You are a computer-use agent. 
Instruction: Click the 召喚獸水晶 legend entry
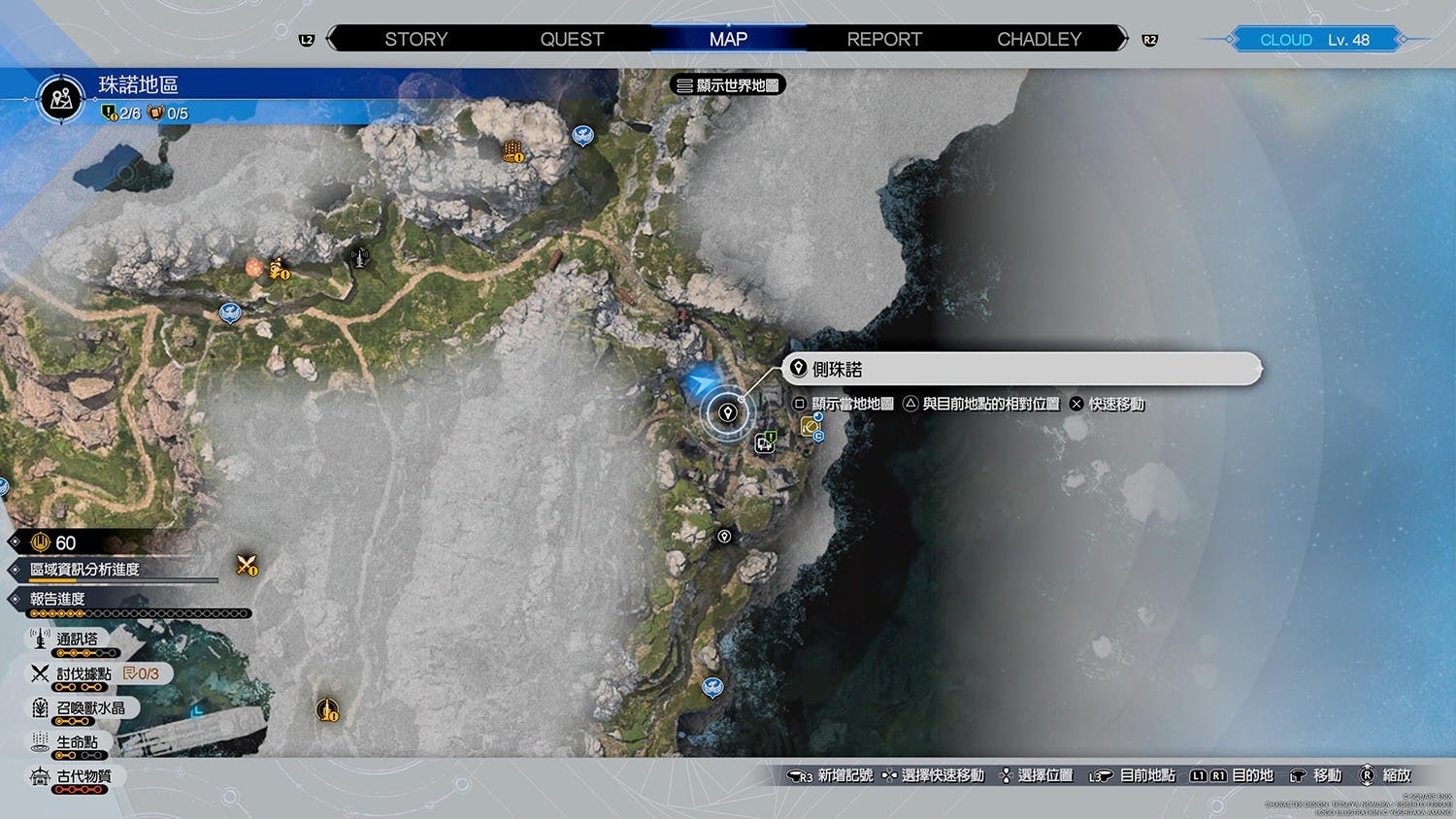89,708
